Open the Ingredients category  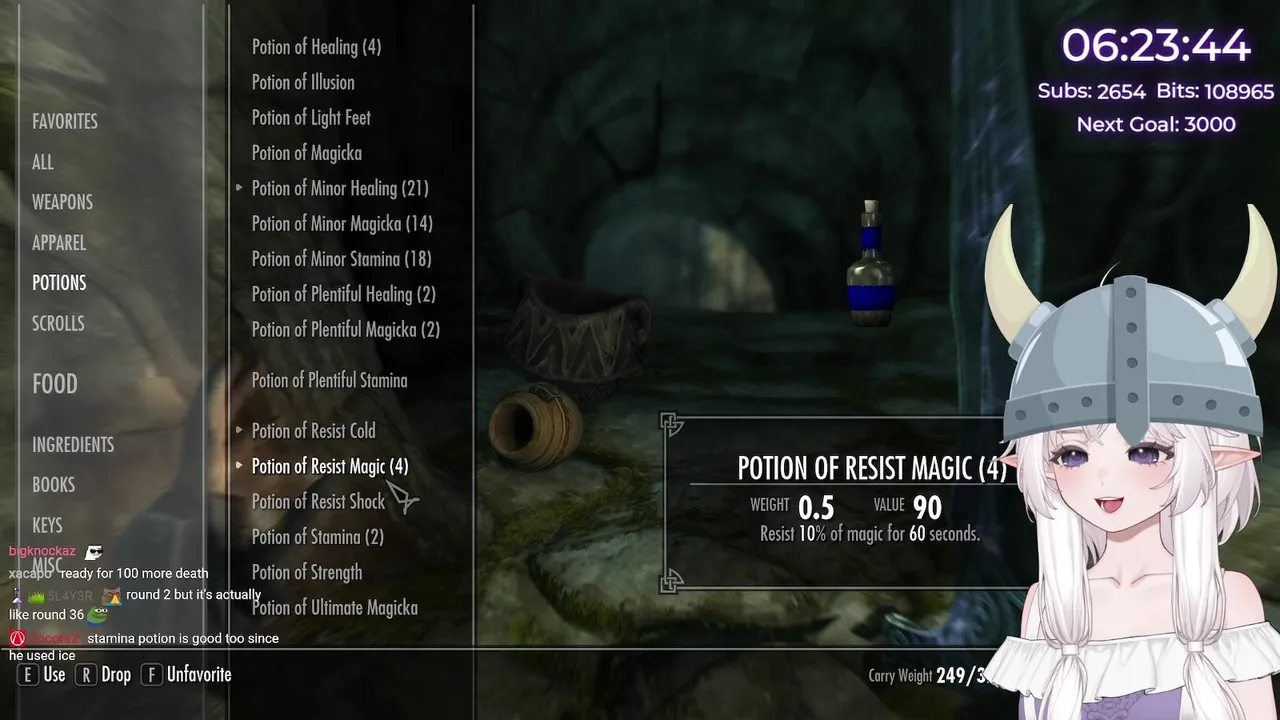pyautogui.click(x=73, y=445)
